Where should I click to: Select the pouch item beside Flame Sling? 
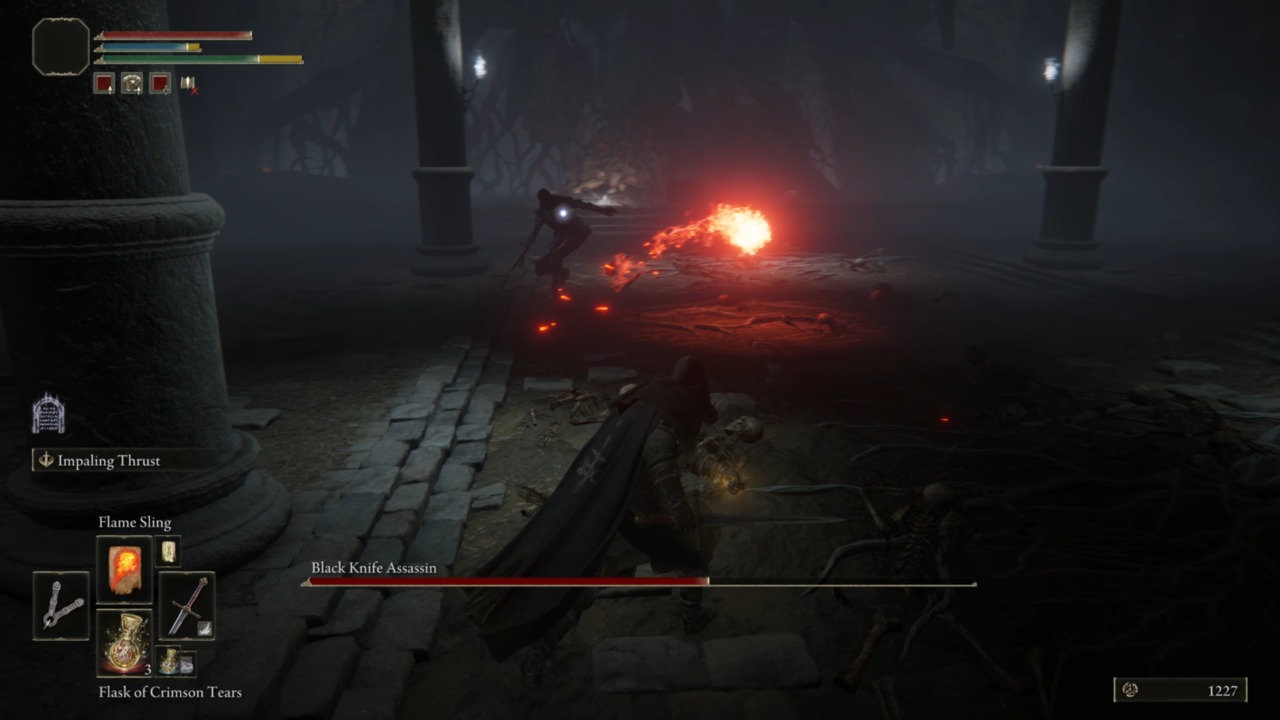pos(169,550)
